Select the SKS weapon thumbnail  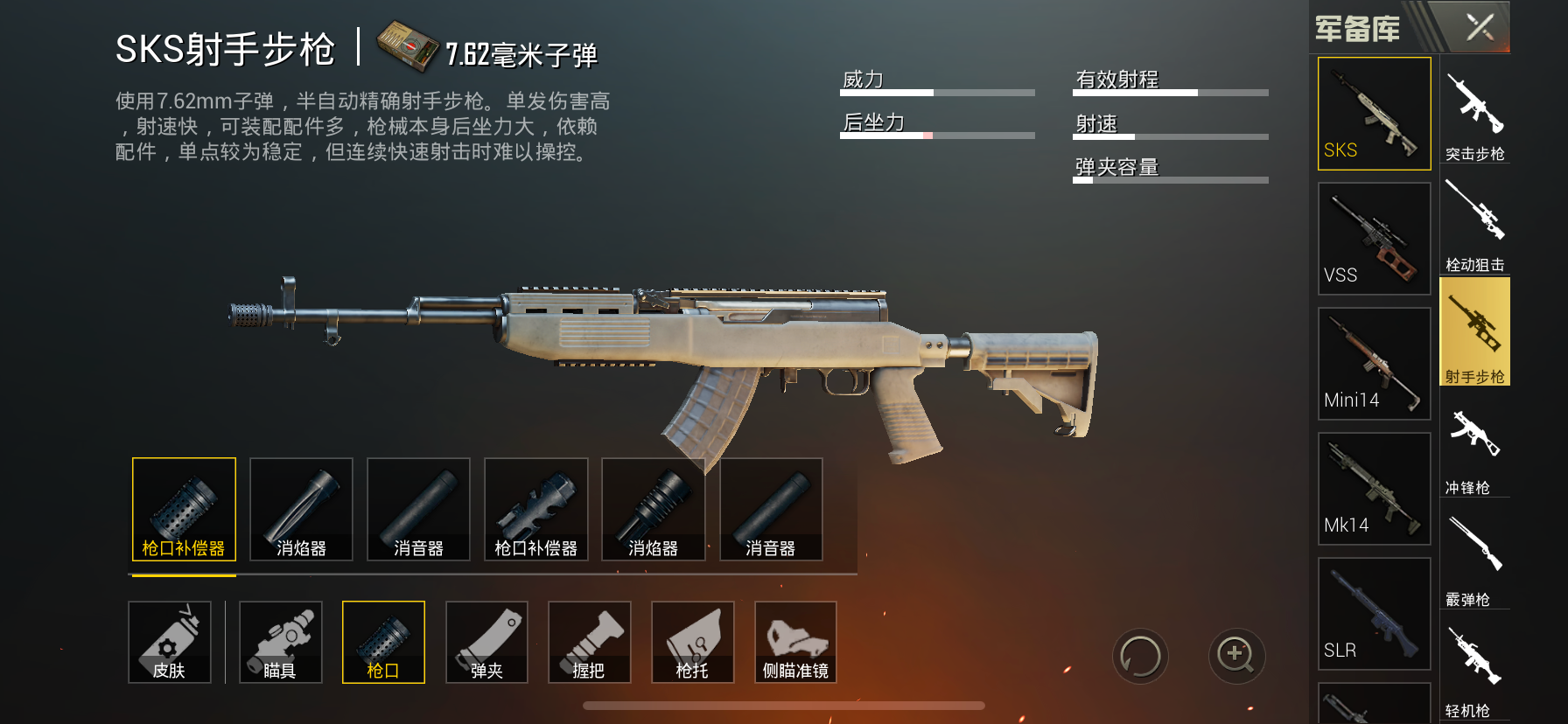(x=1374, y=114)
